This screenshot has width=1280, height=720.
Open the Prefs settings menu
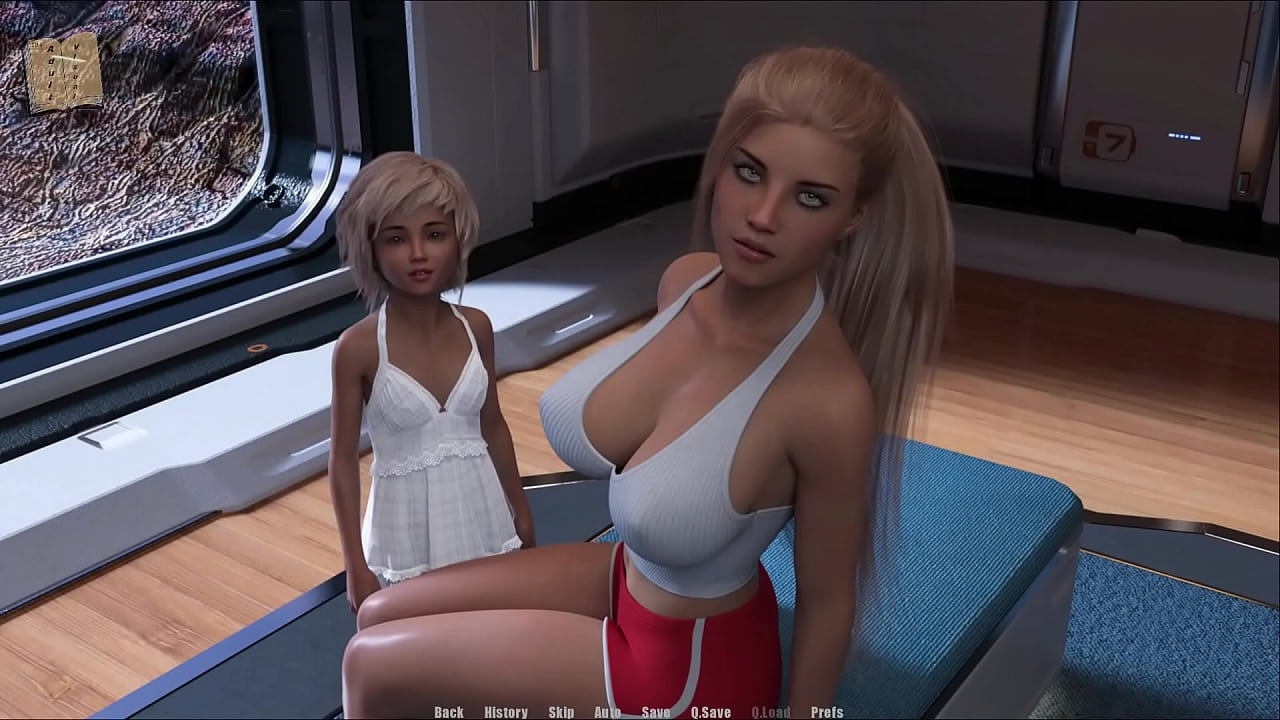tap(827, 712)
